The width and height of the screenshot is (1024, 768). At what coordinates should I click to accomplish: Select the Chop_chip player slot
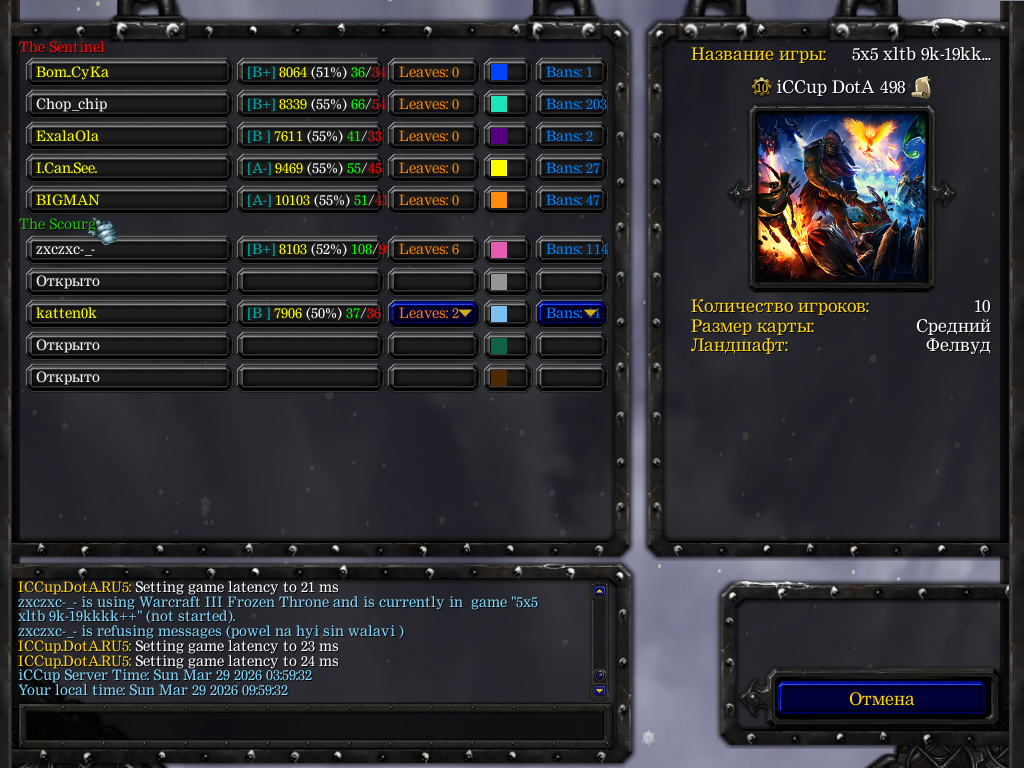[x=129, y=104]
